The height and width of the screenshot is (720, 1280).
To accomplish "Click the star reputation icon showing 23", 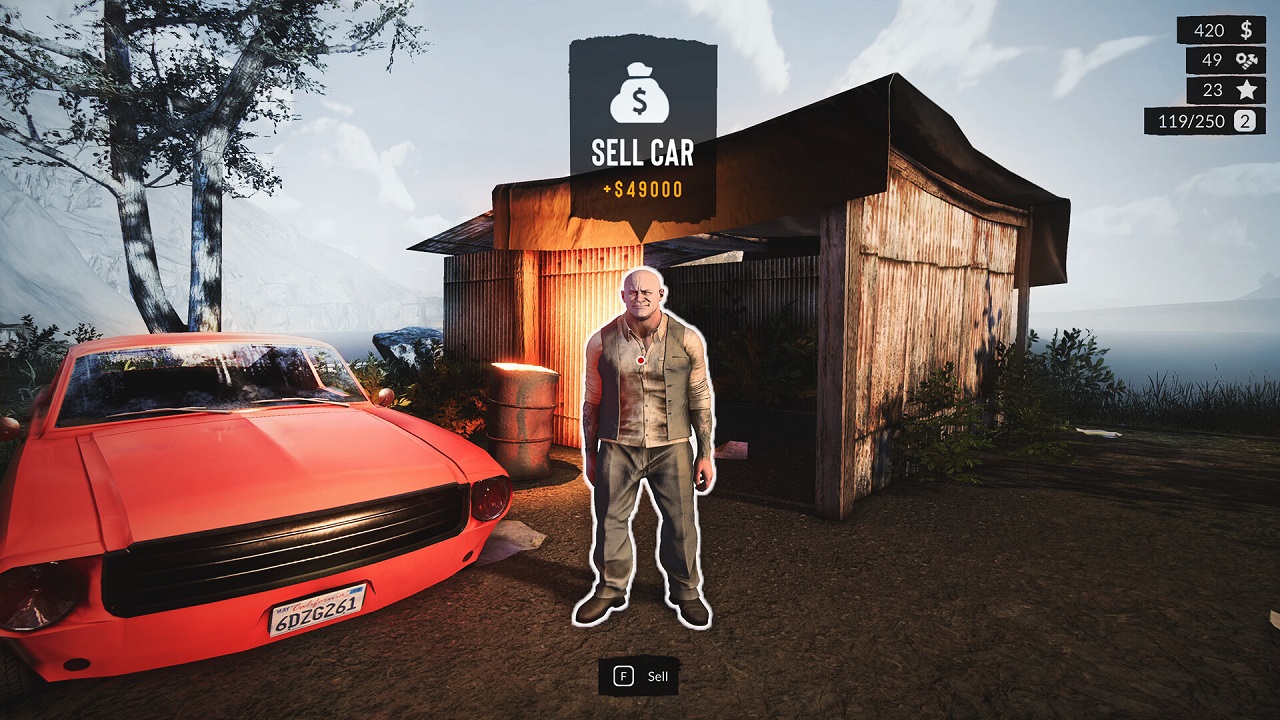I will (x=1246, y=89).
